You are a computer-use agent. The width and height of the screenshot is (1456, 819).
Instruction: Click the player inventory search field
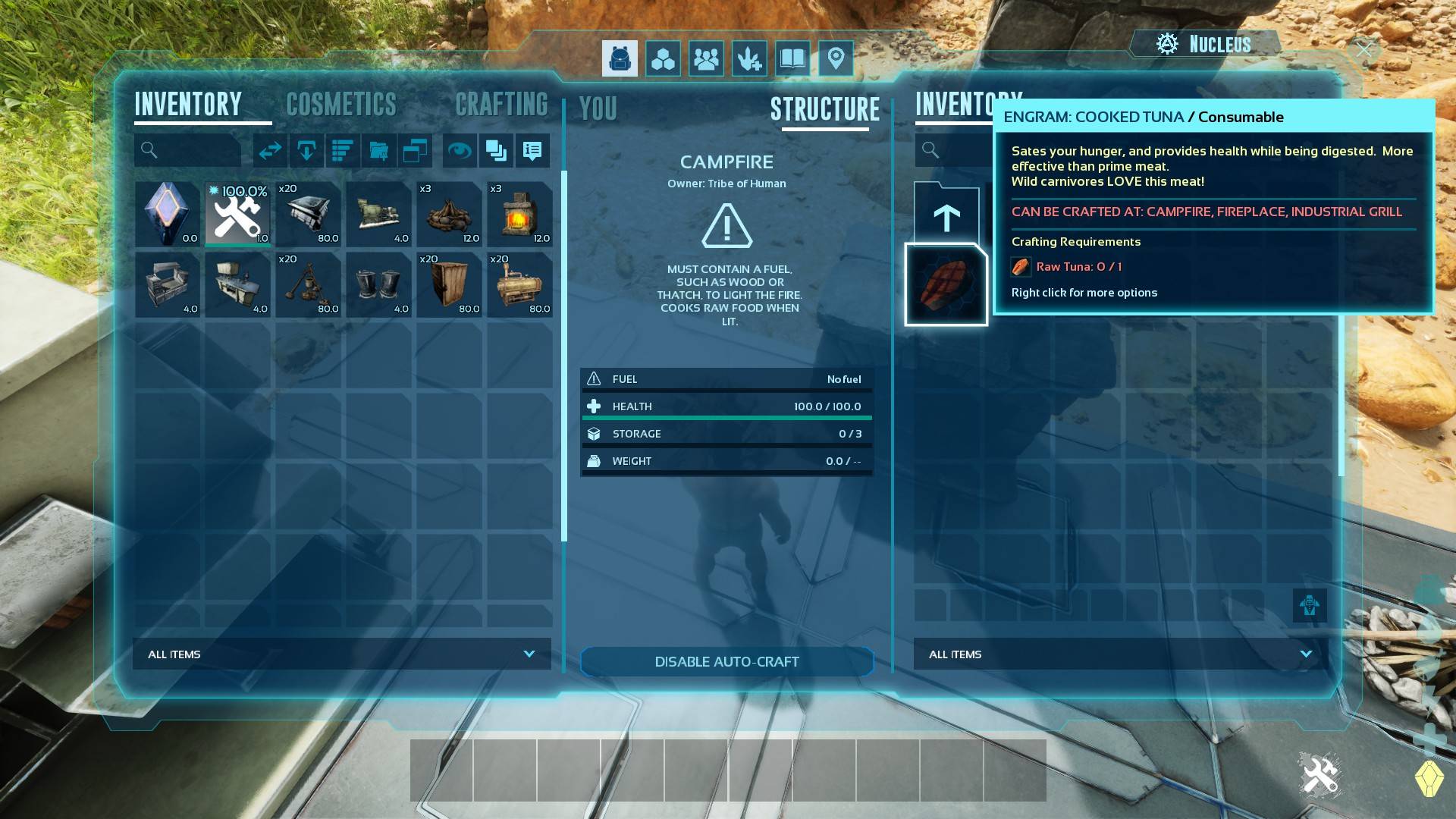188,150
